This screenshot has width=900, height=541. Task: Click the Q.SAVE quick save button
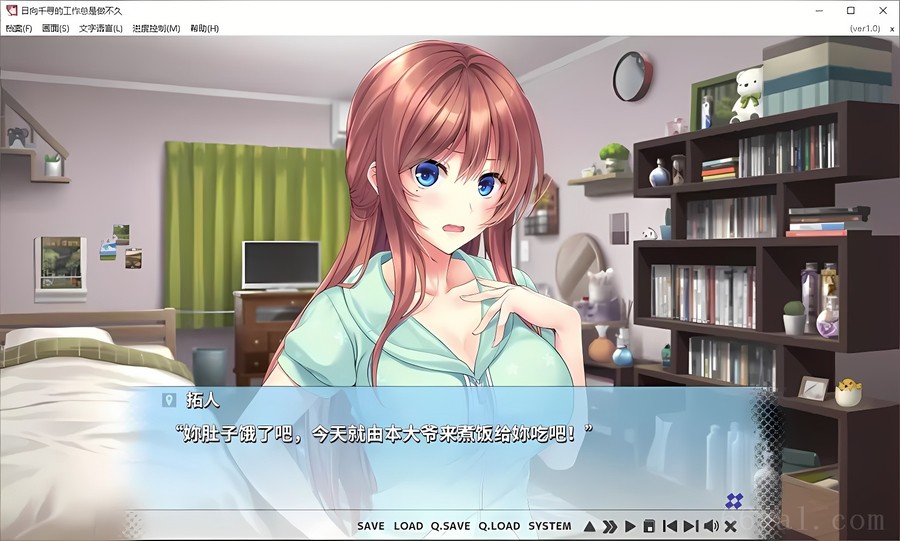coord(450,526)
